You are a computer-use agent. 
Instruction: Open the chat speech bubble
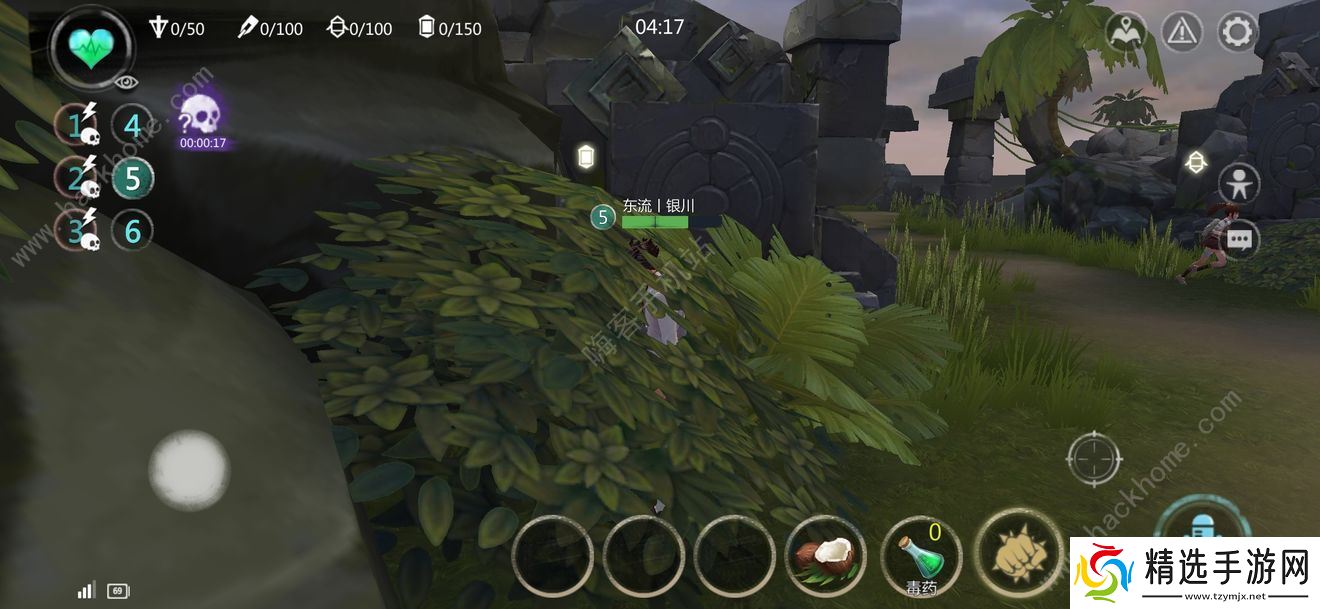[x=1239, y=240]
